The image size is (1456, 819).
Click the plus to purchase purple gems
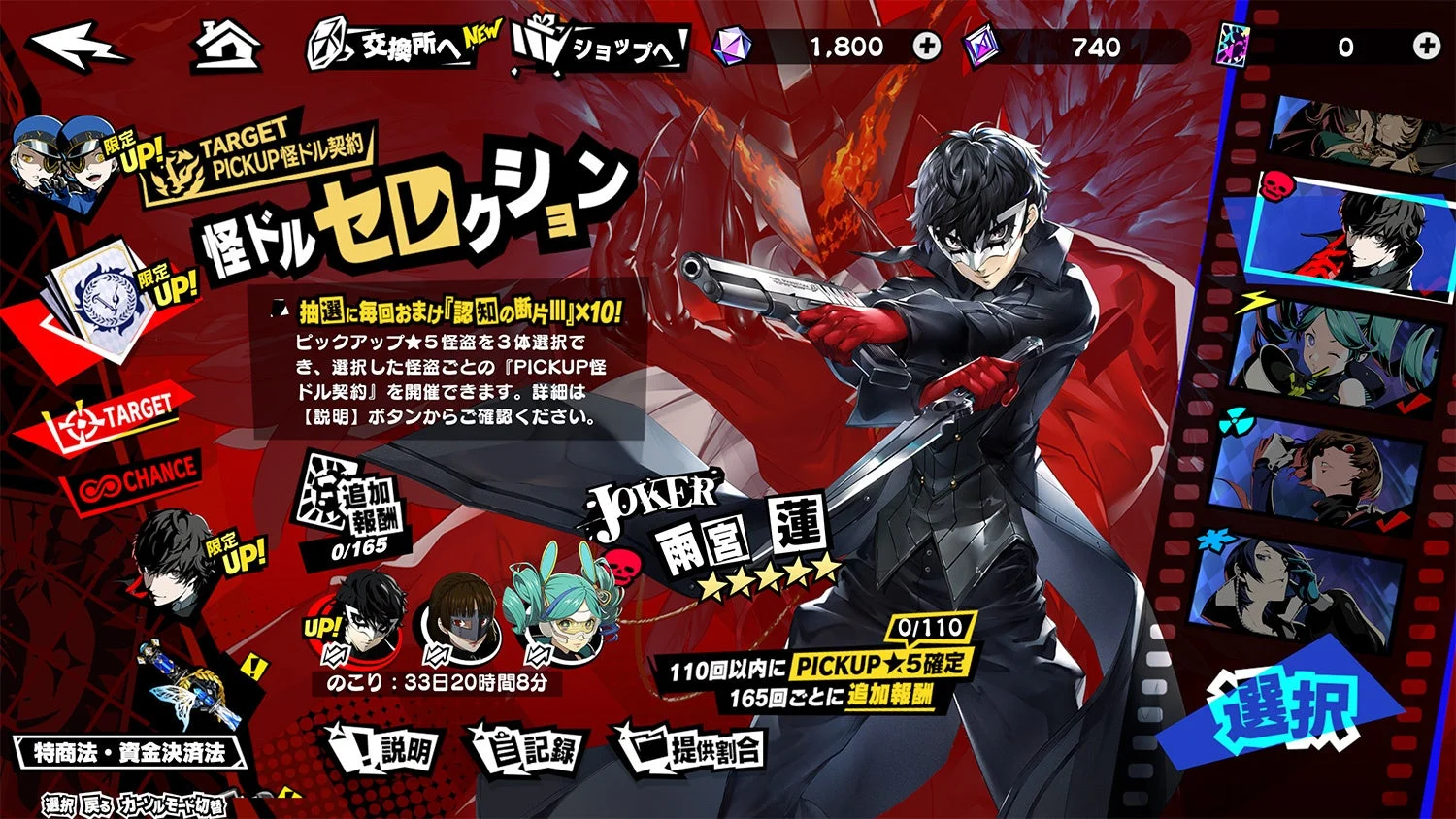pos(928,44)
